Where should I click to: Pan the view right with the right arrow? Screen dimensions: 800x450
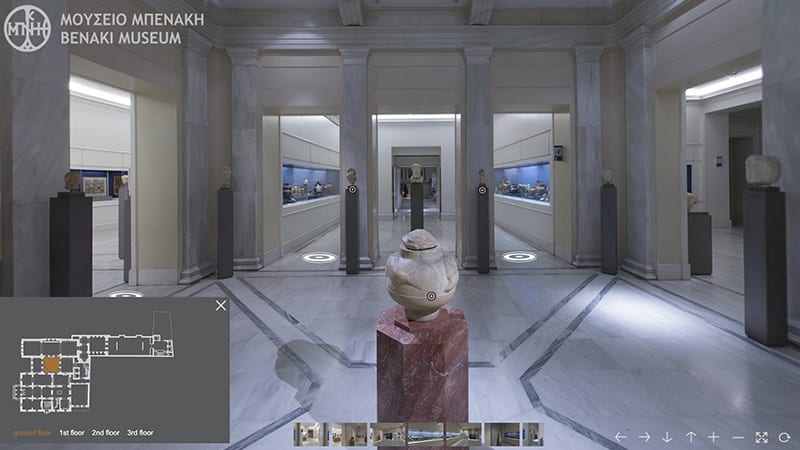pyautogui.click(x=644, y=437)
